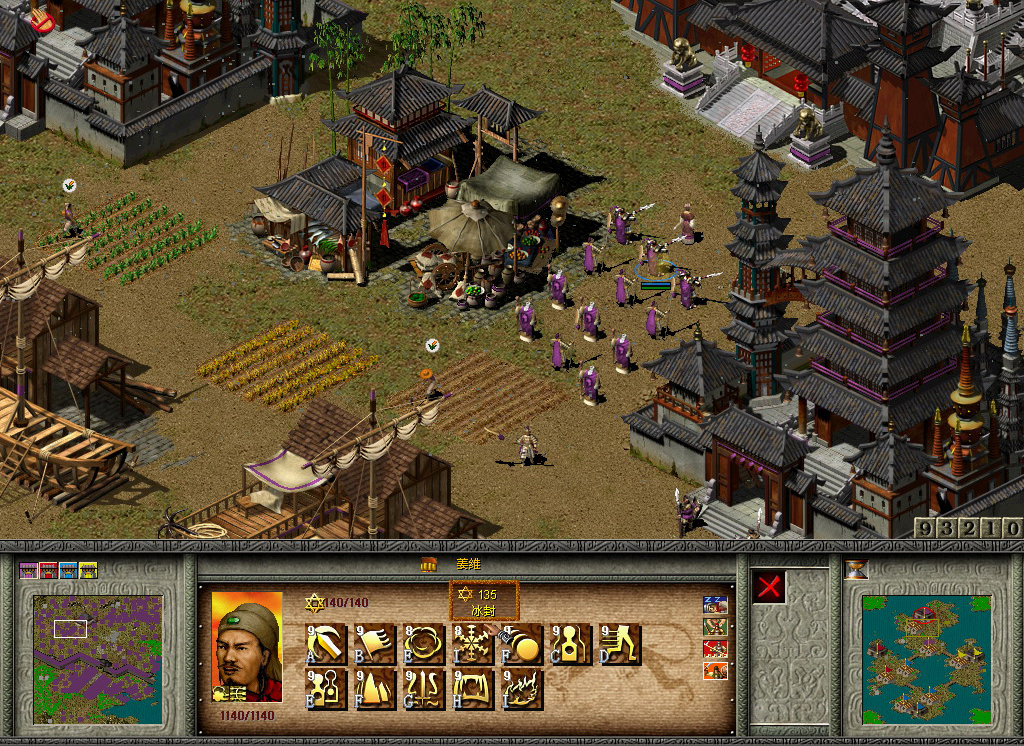
Task: Select the blue faction gate icon
Action: (68, 571)
